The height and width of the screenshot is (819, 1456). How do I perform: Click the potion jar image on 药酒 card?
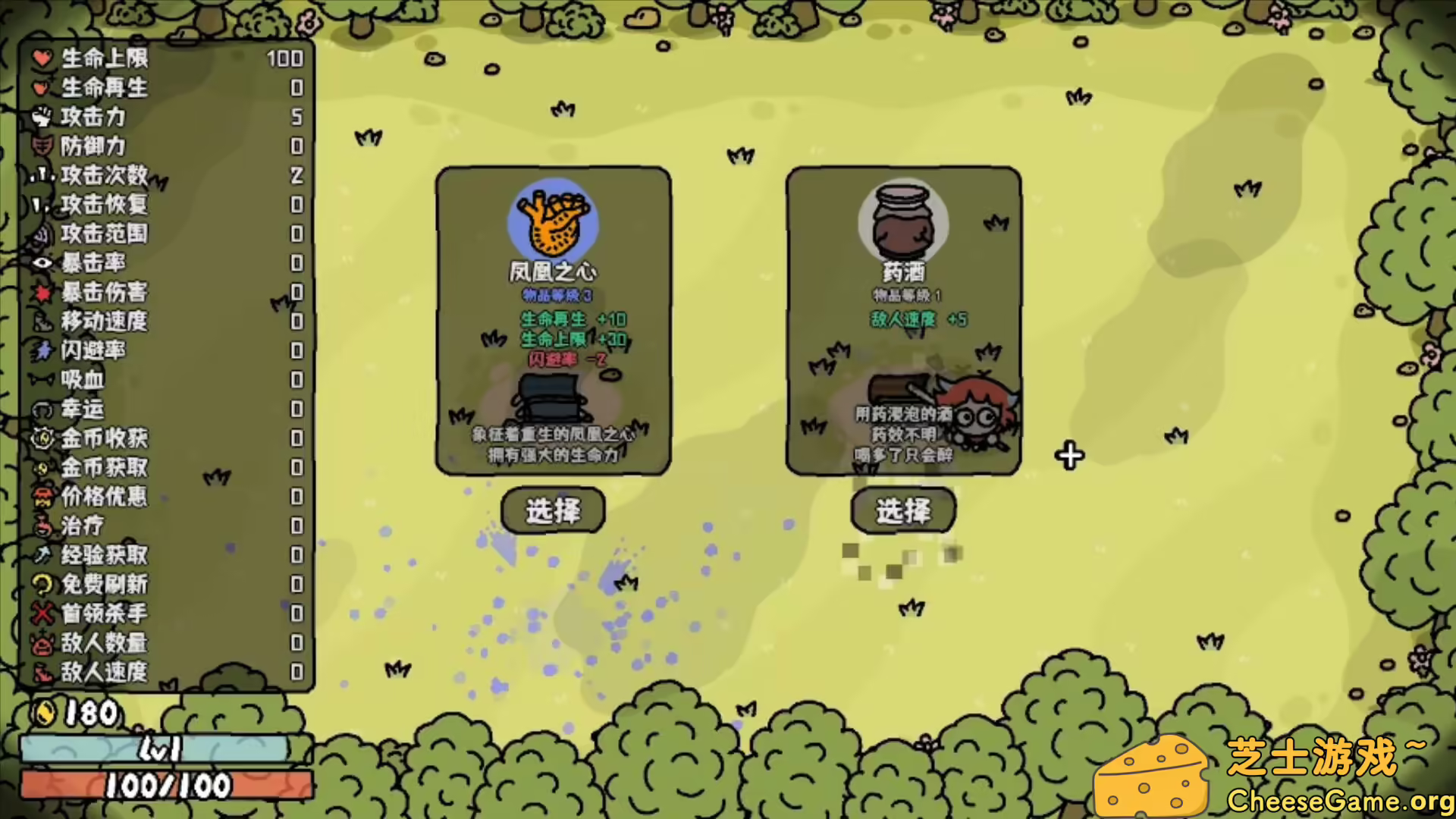coord(903,222)
